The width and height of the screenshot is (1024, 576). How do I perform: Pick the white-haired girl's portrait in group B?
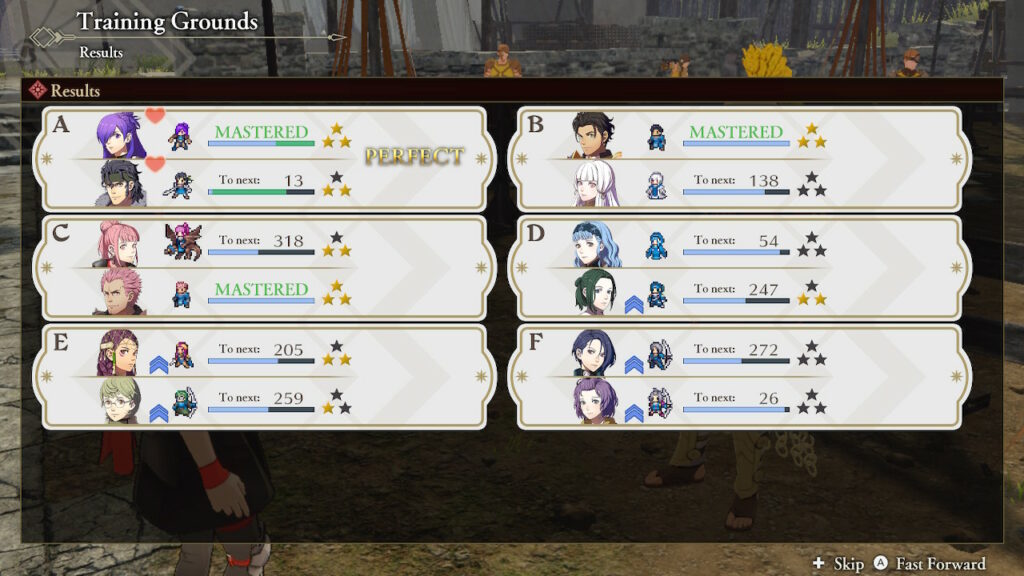point(594,183)
